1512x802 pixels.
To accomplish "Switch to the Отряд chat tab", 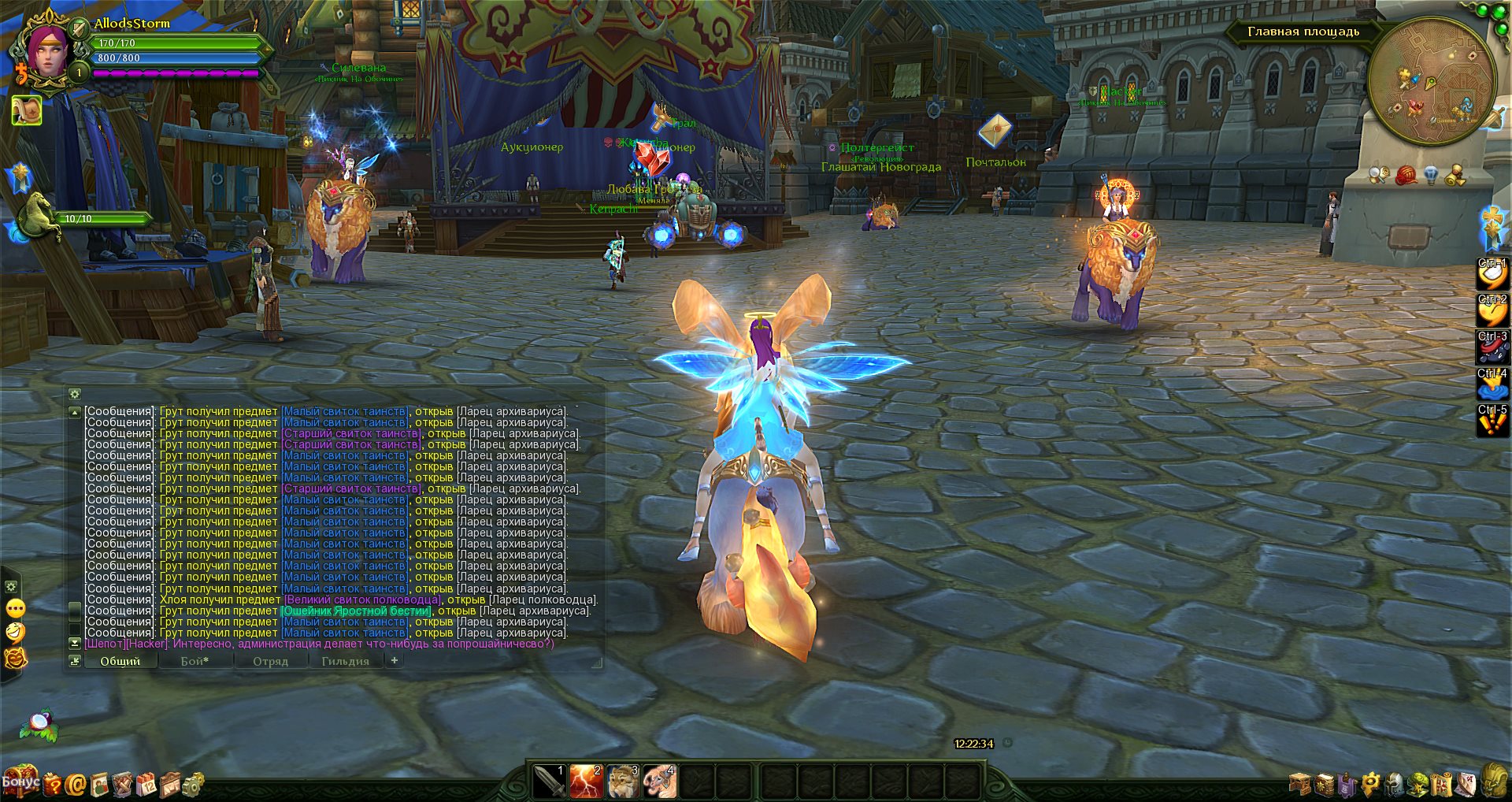I will [270, 662].
